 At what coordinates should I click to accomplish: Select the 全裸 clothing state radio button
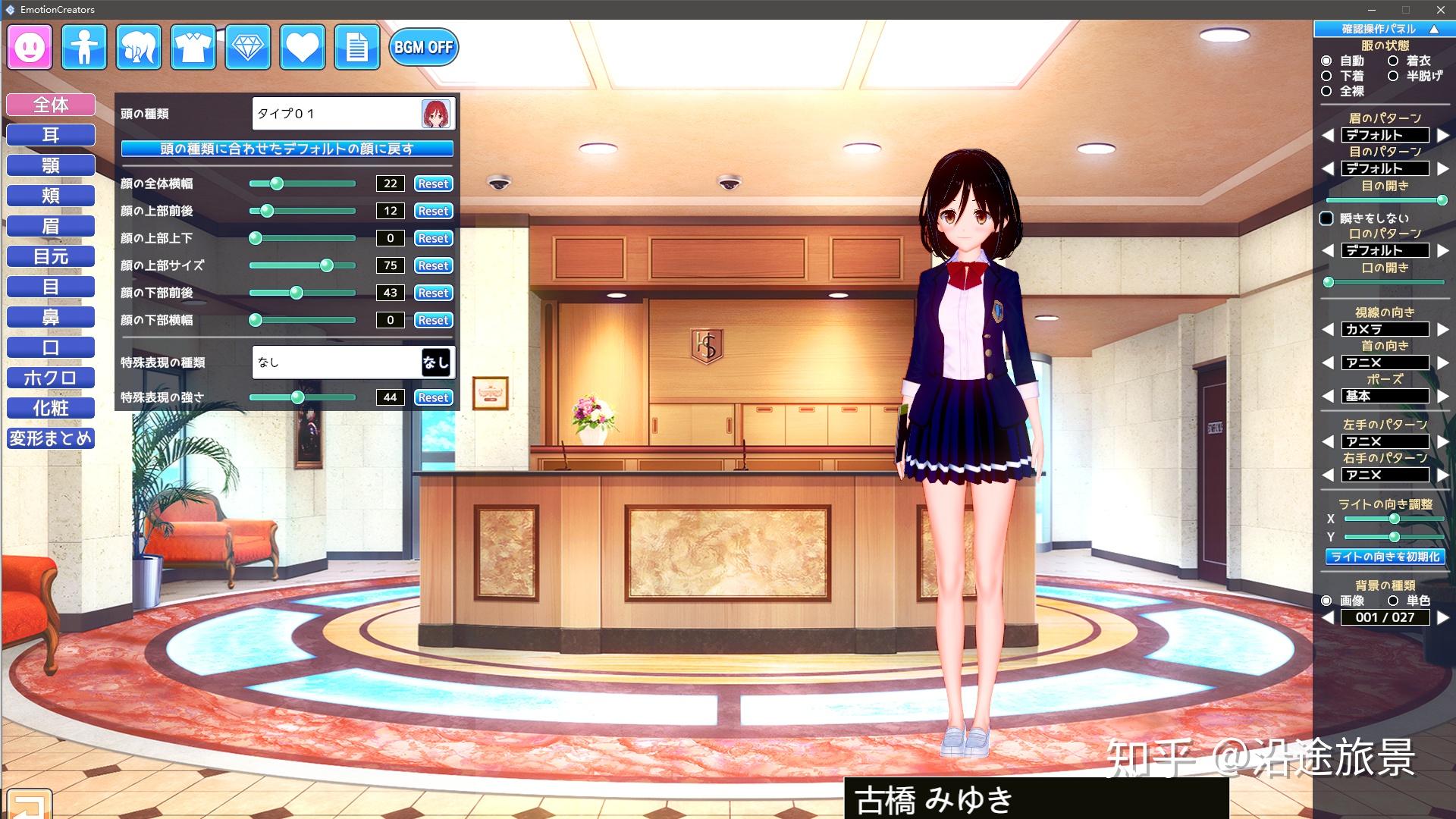1326,91
